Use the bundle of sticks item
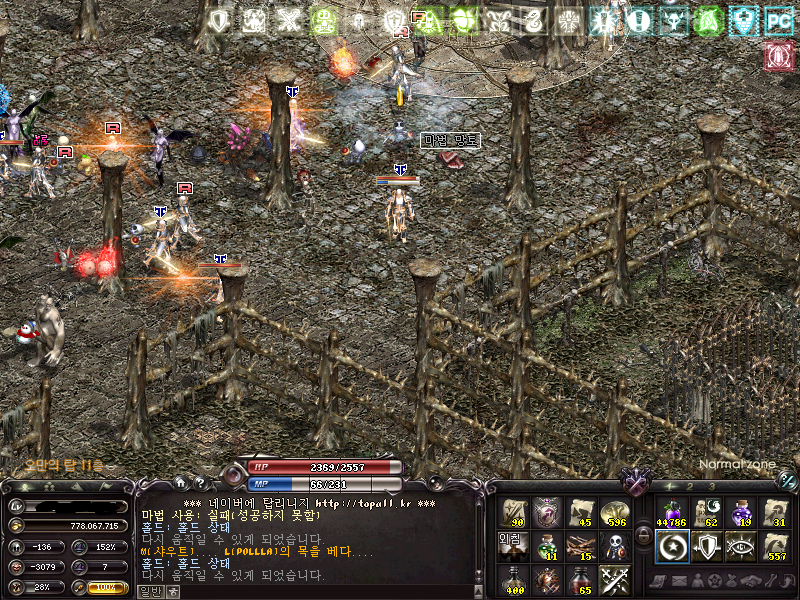This screenshot has width=800, height=600. pyautogui.click(x=580, y=546)
